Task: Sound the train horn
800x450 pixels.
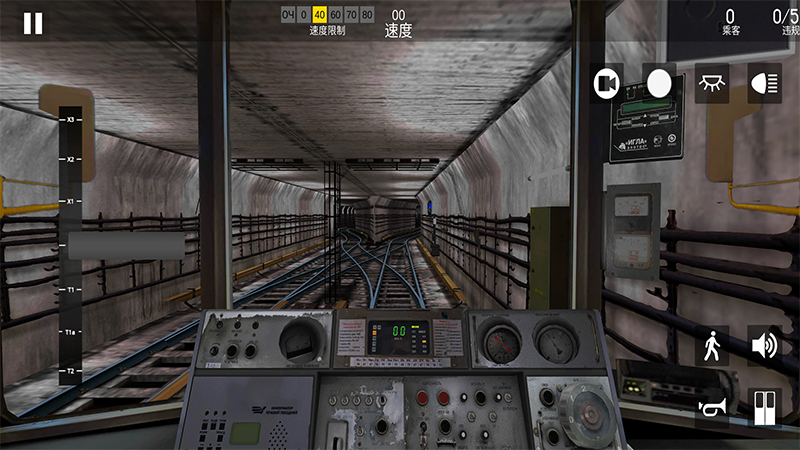Action: tap(711, 407)
